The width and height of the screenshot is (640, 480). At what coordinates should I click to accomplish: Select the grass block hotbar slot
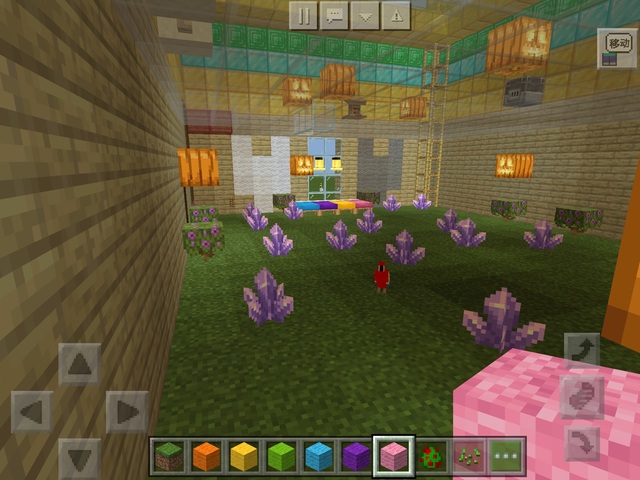(169, 457)
